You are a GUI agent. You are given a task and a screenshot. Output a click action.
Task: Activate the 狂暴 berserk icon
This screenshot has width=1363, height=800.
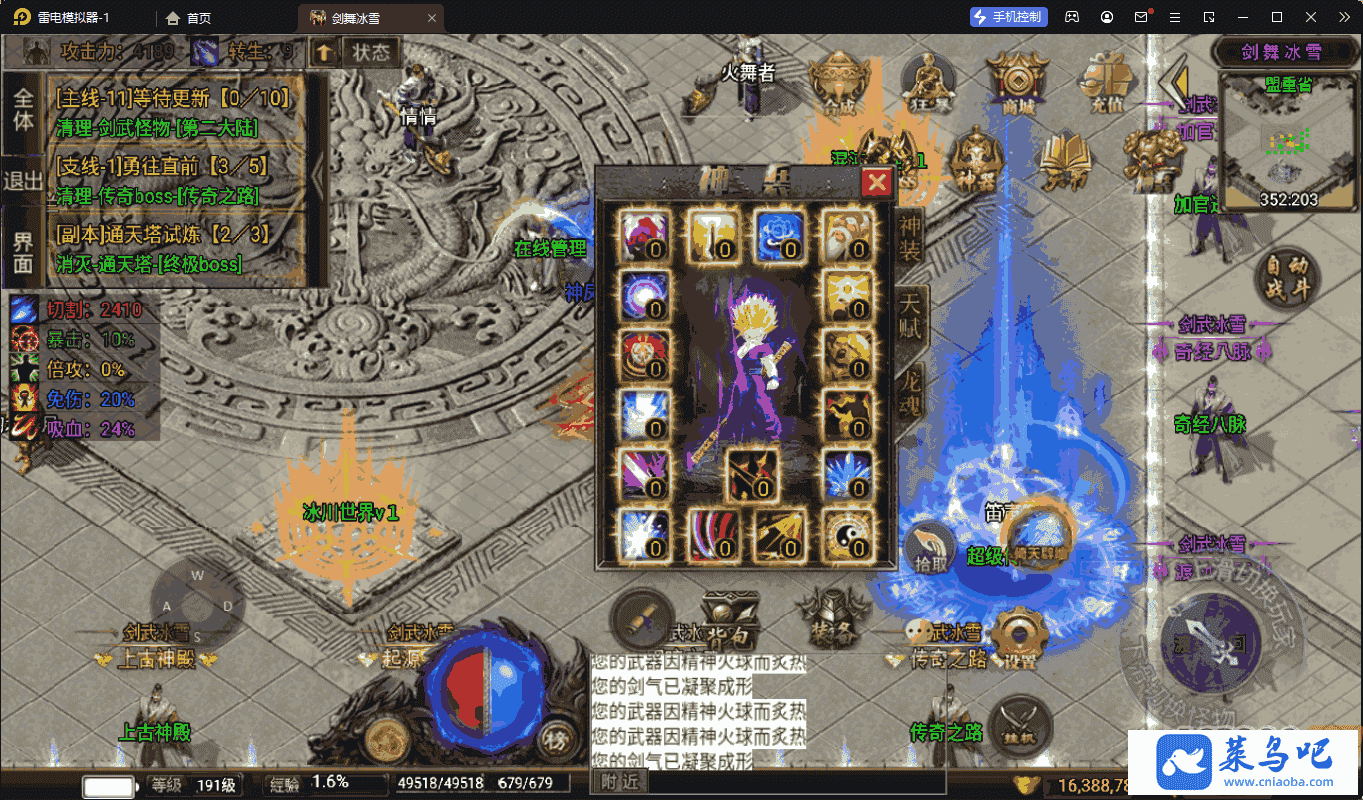[x=926, y=80]
